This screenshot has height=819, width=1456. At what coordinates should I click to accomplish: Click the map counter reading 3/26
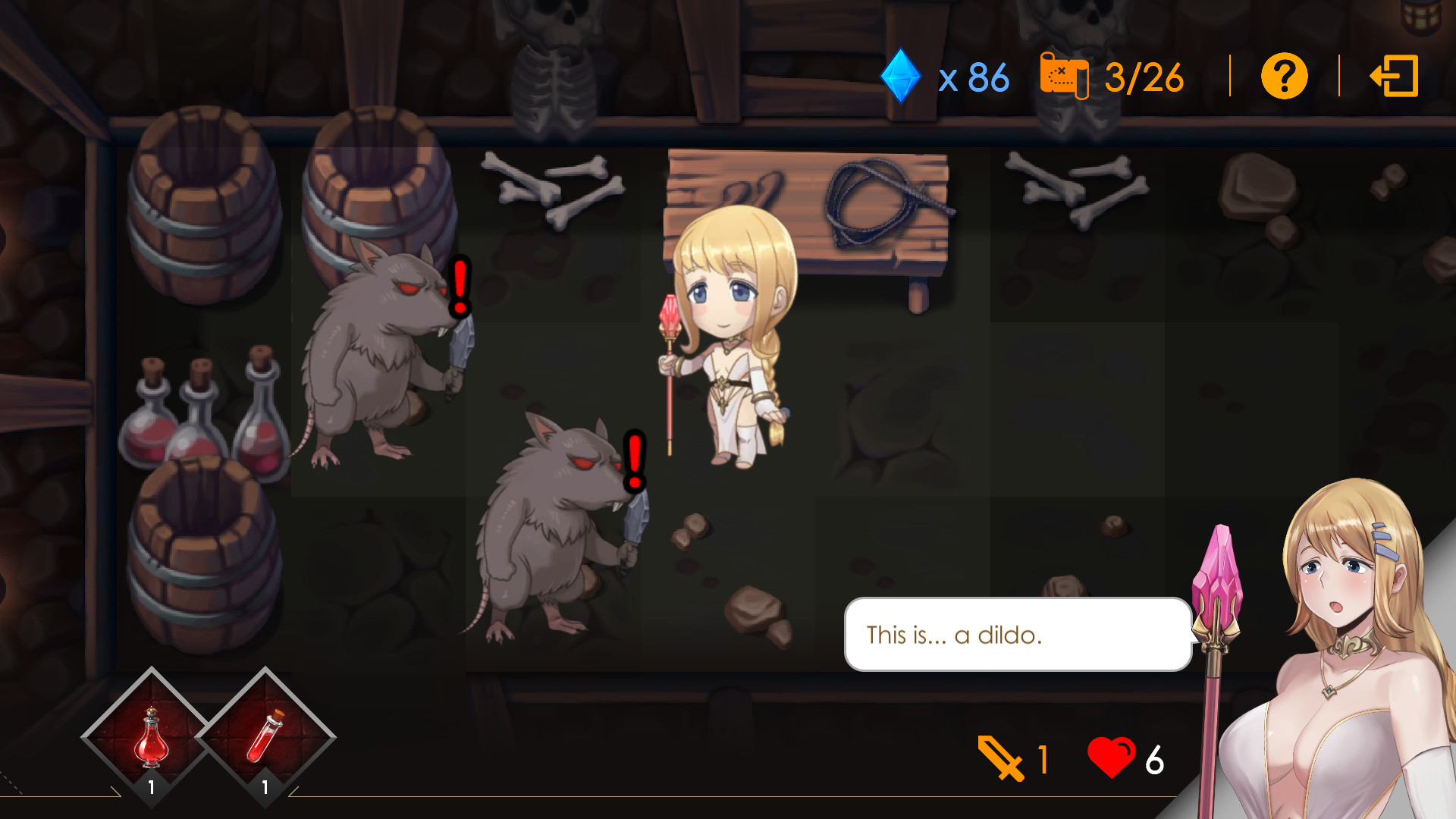1145,76
